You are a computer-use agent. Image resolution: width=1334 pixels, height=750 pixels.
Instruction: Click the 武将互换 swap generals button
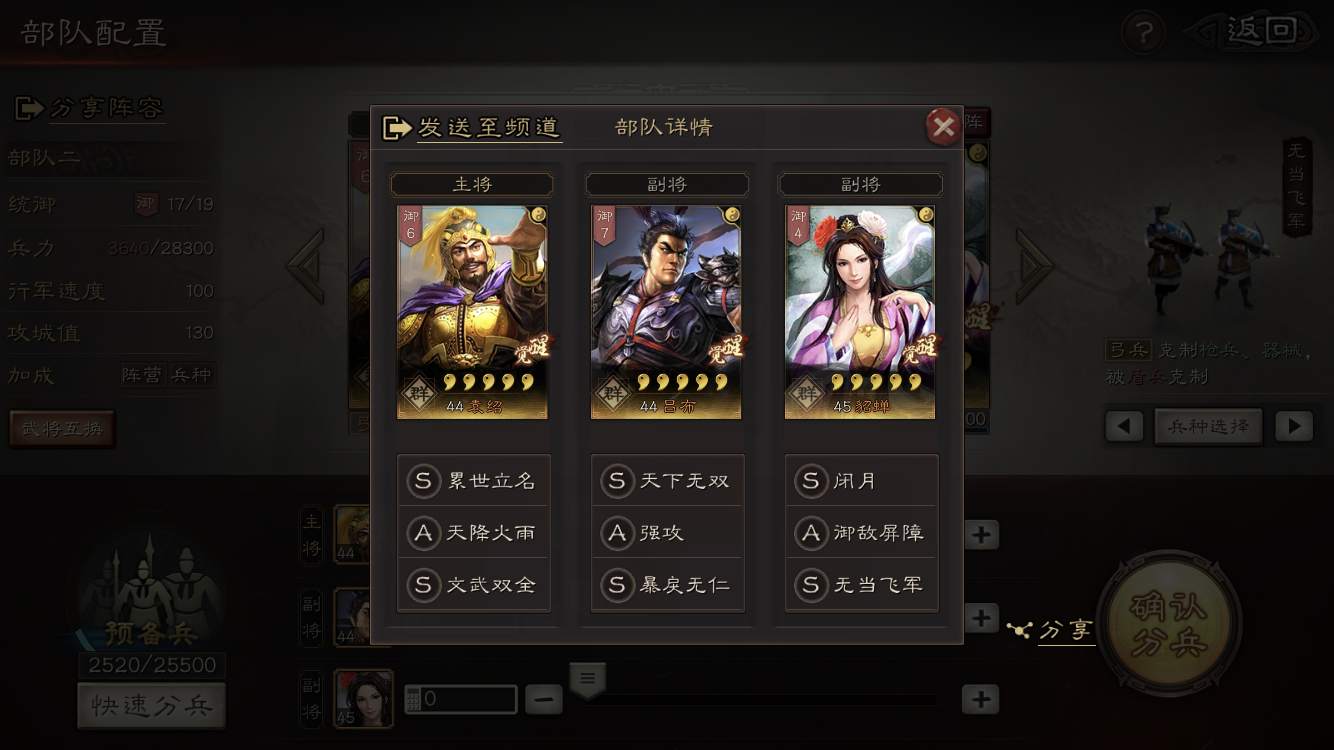[x=62, y=427]
